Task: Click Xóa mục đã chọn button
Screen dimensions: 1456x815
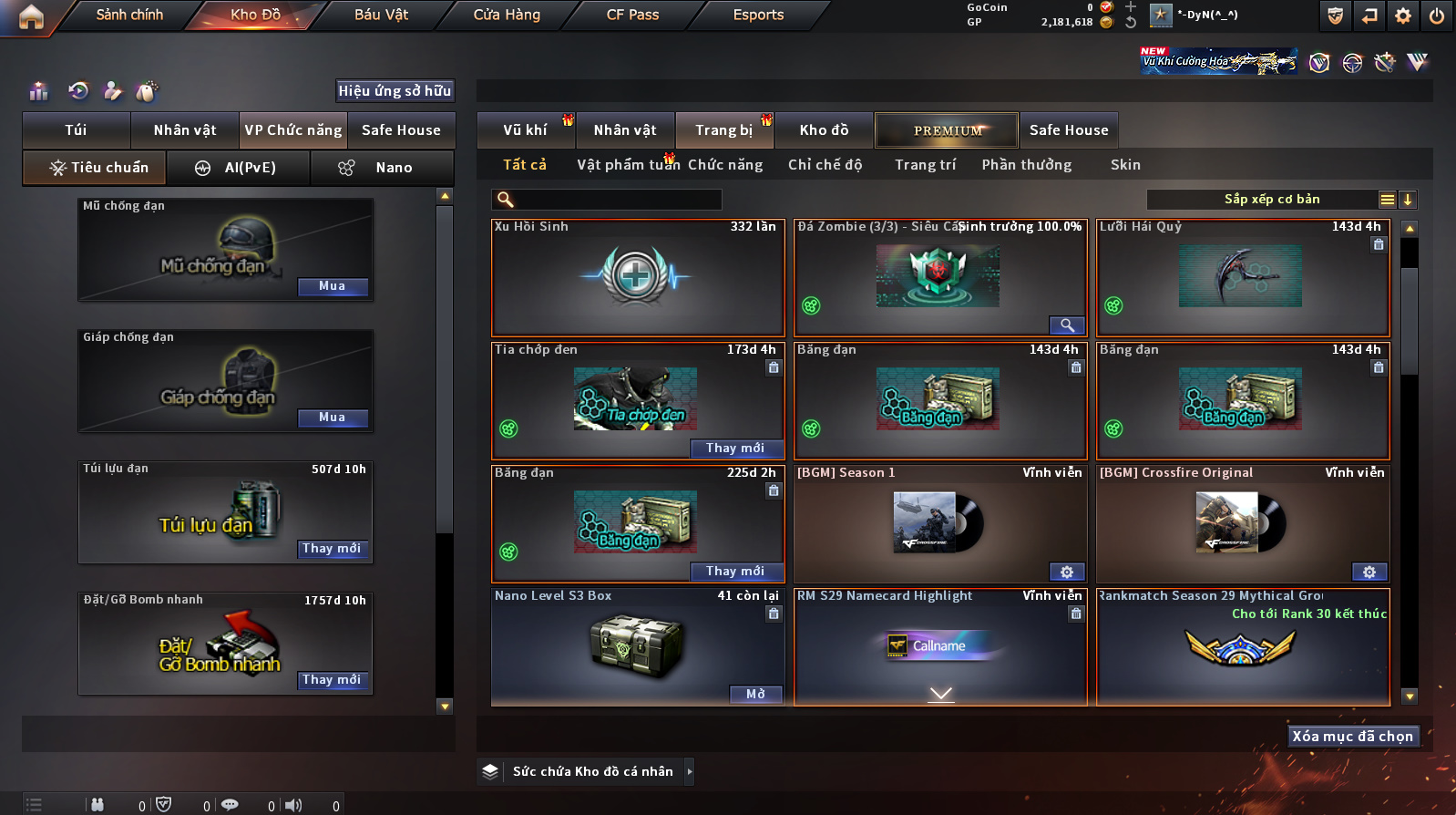Action: coord(1352,737)
